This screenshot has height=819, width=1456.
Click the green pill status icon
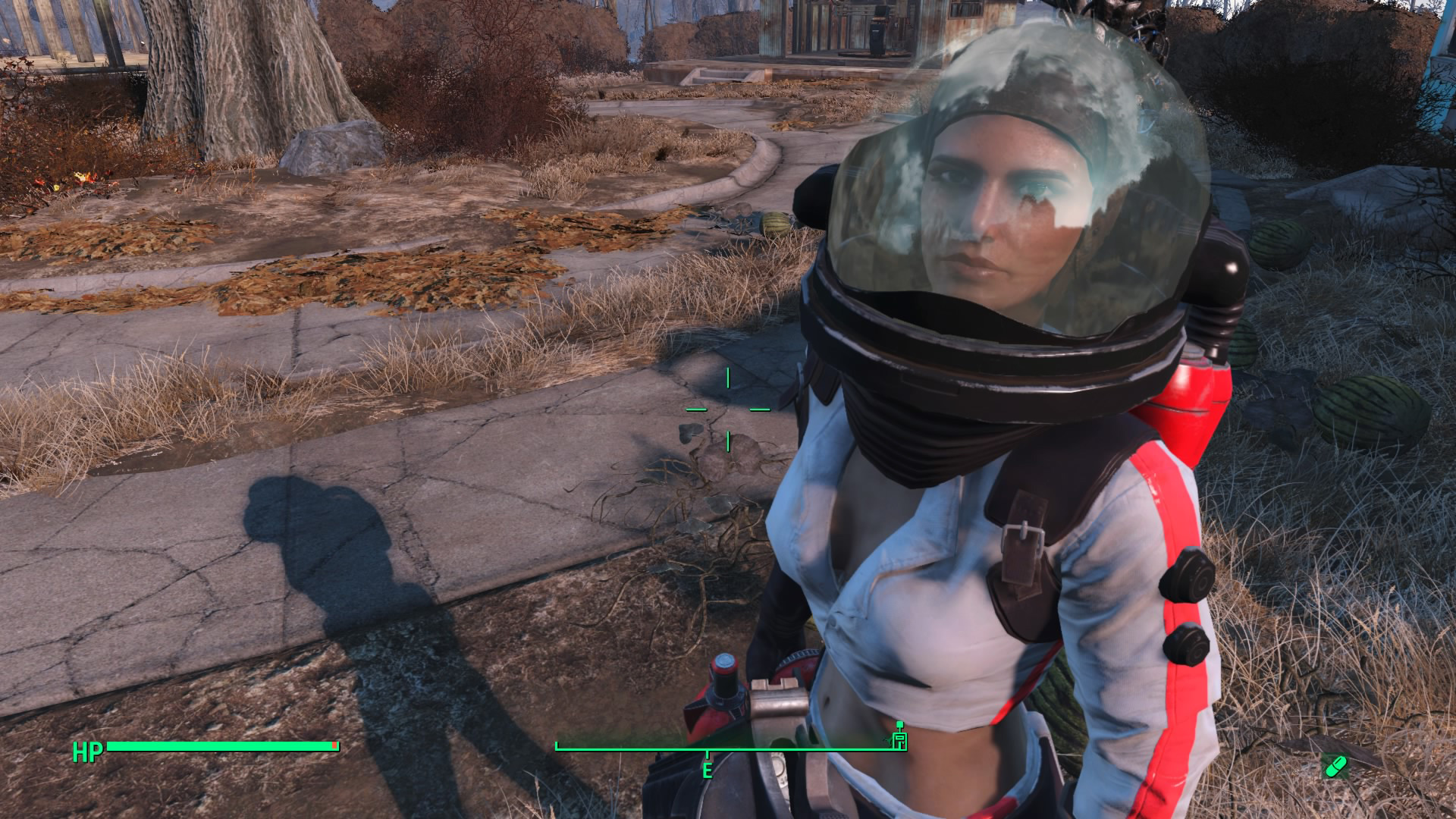(1335, 767)
